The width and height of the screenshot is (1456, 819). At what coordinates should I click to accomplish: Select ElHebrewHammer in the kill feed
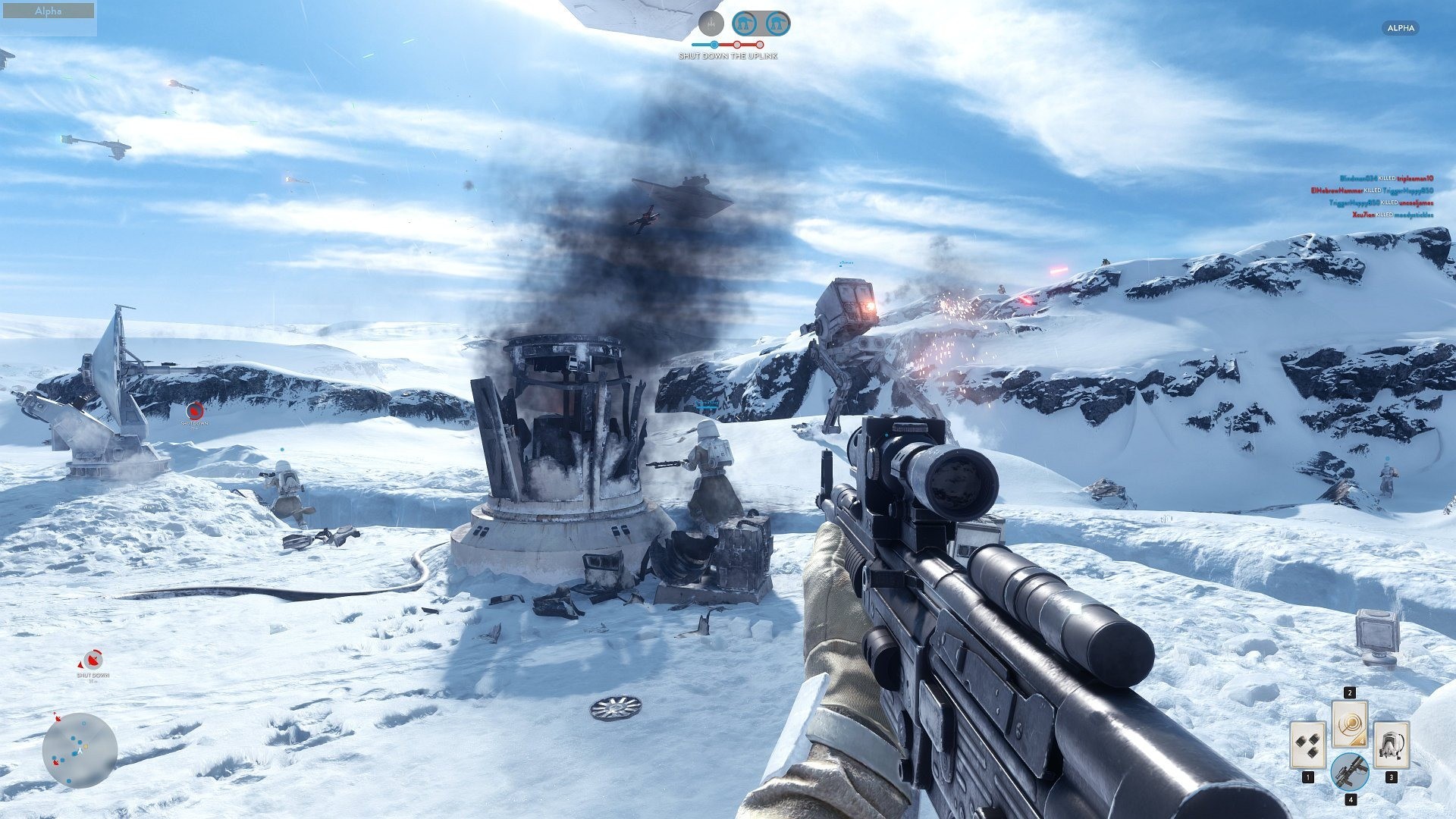[x=1335, y=191]
